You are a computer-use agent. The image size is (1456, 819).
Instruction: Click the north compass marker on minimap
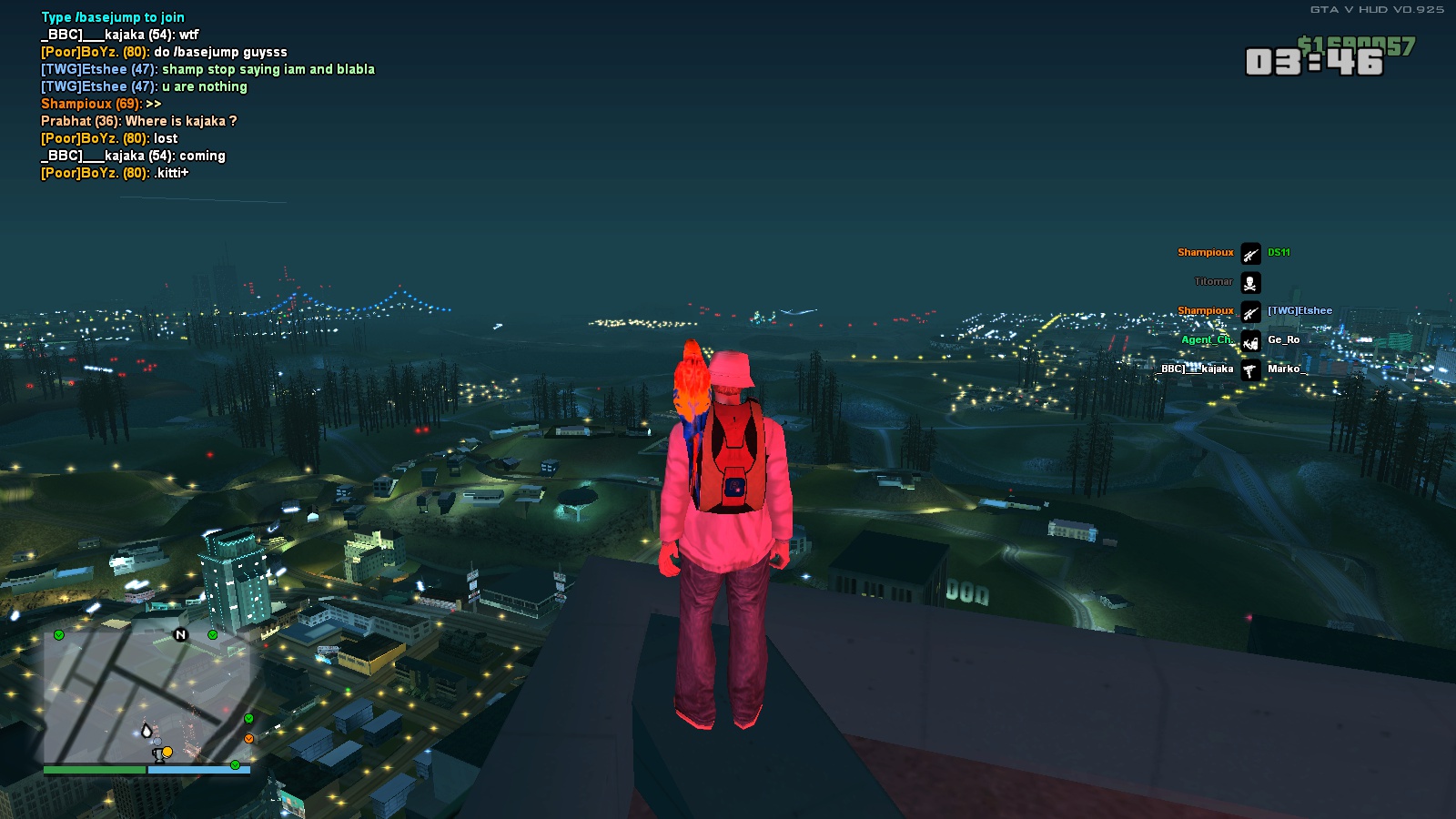[180, 634]
